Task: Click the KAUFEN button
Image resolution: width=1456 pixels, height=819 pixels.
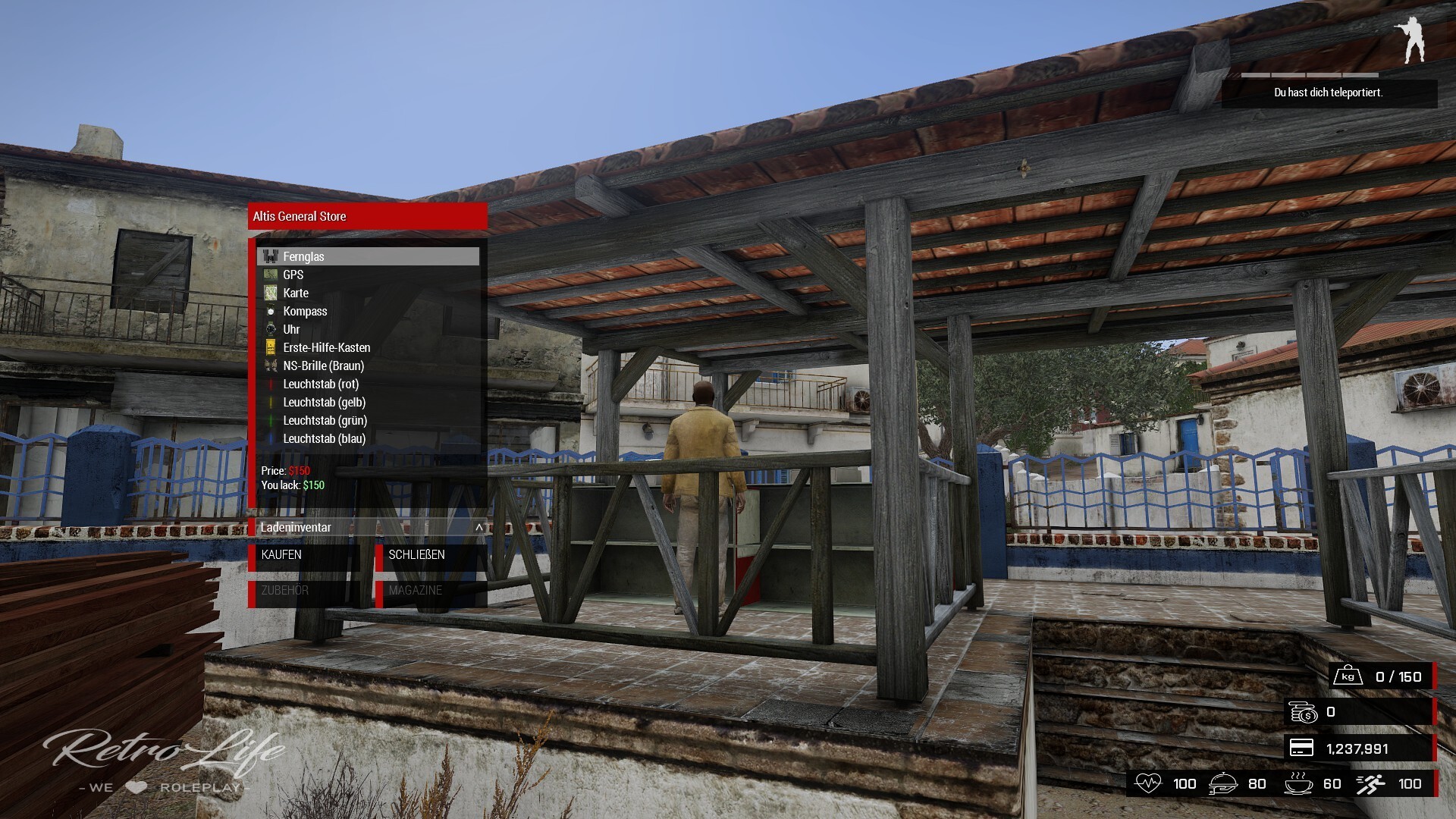Action: [x=306, y=555]
